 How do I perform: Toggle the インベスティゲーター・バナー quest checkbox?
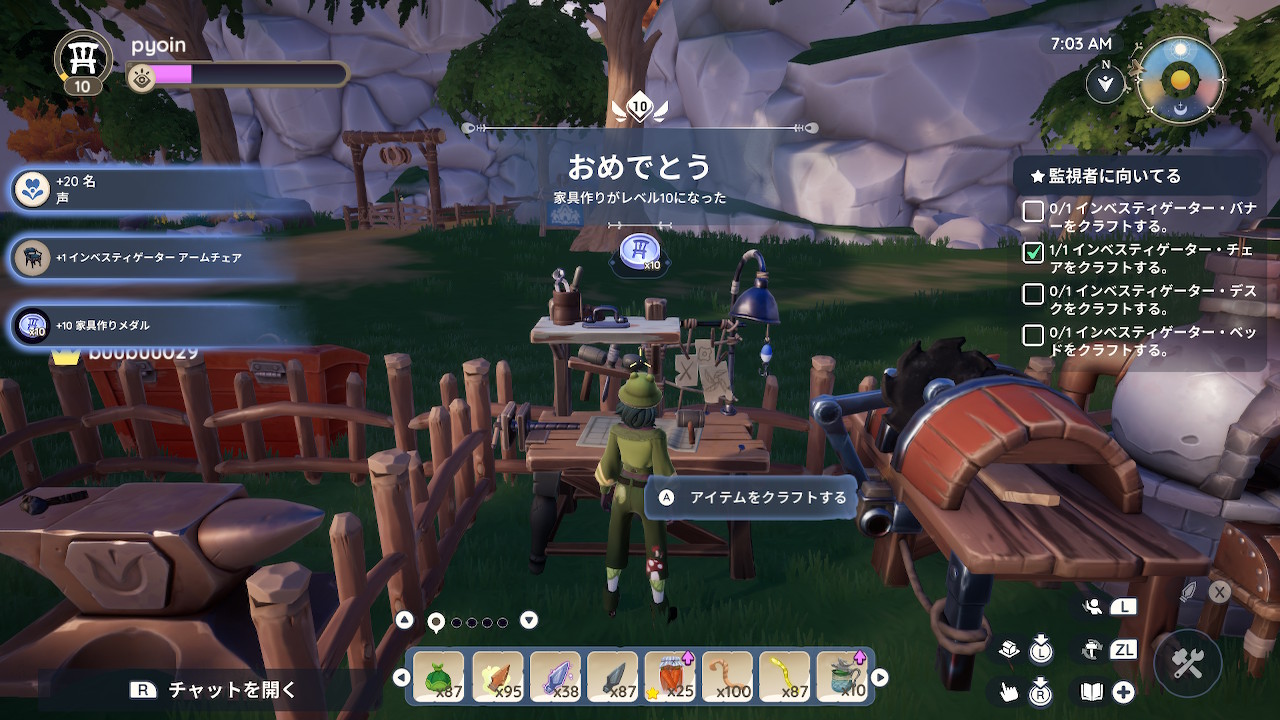(x=1033, y=211)
